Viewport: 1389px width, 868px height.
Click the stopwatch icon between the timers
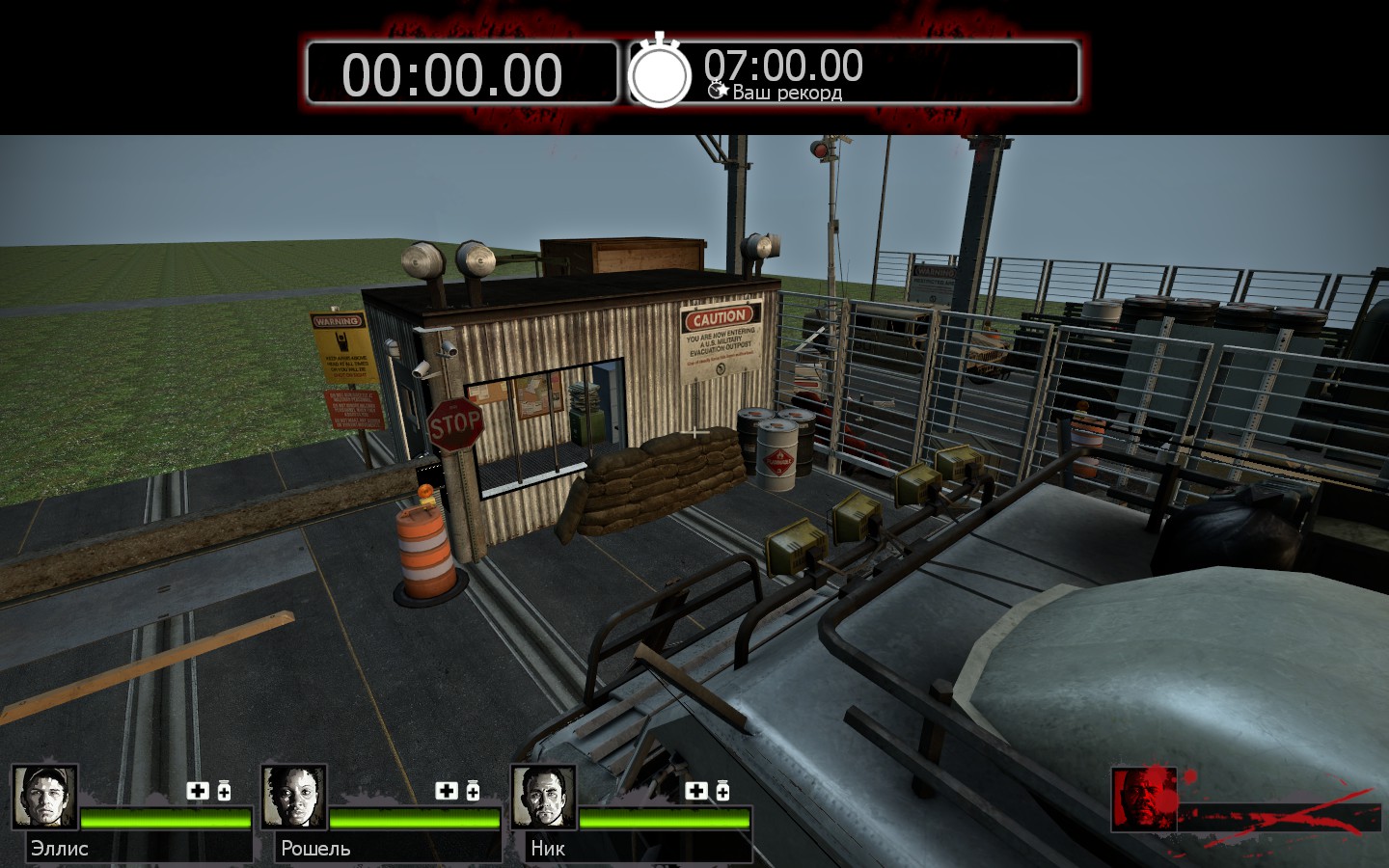[660, 72]
